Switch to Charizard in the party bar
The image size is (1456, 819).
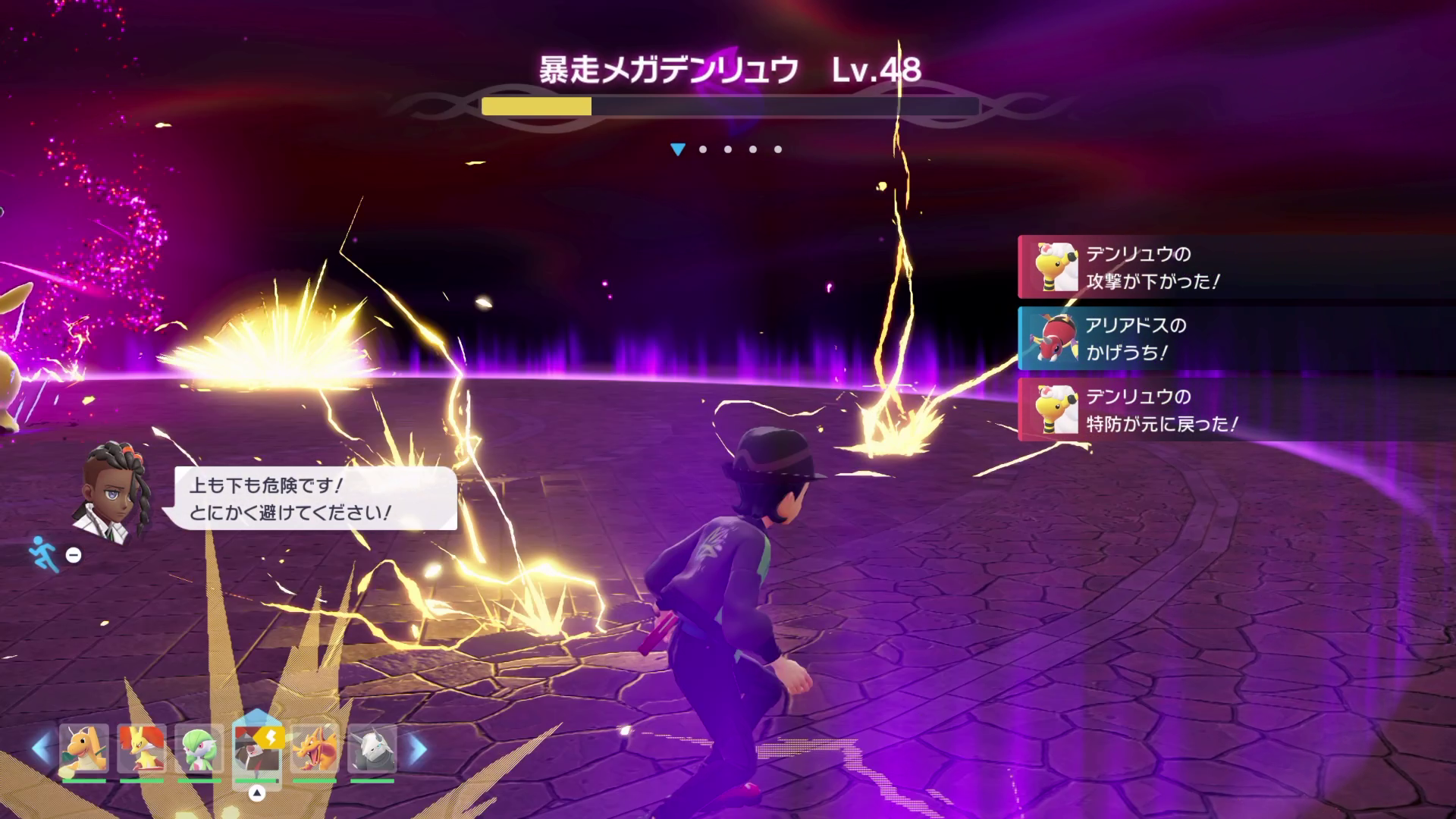(314, 749)
